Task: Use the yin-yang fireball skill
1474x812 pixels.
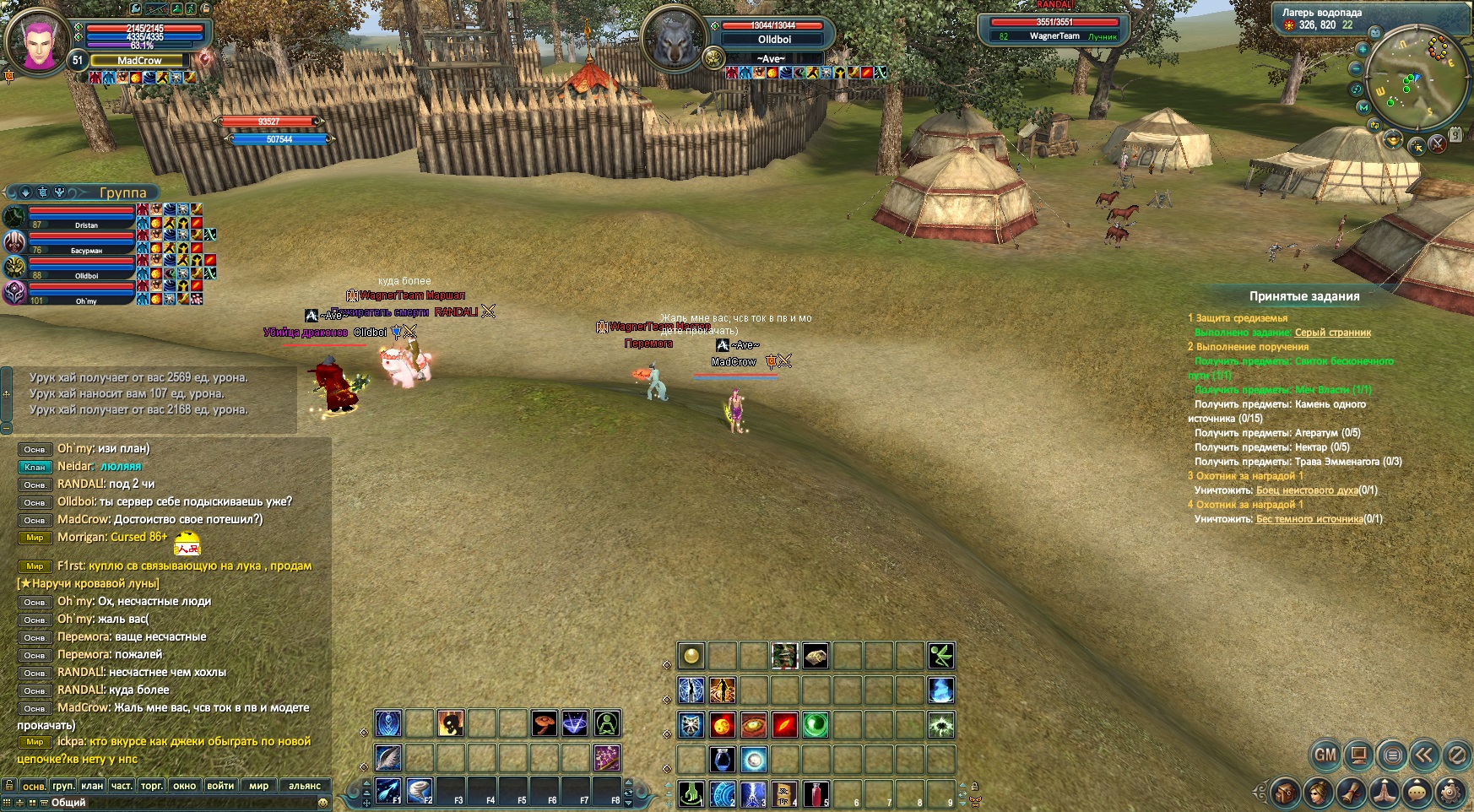Action: 723,725
